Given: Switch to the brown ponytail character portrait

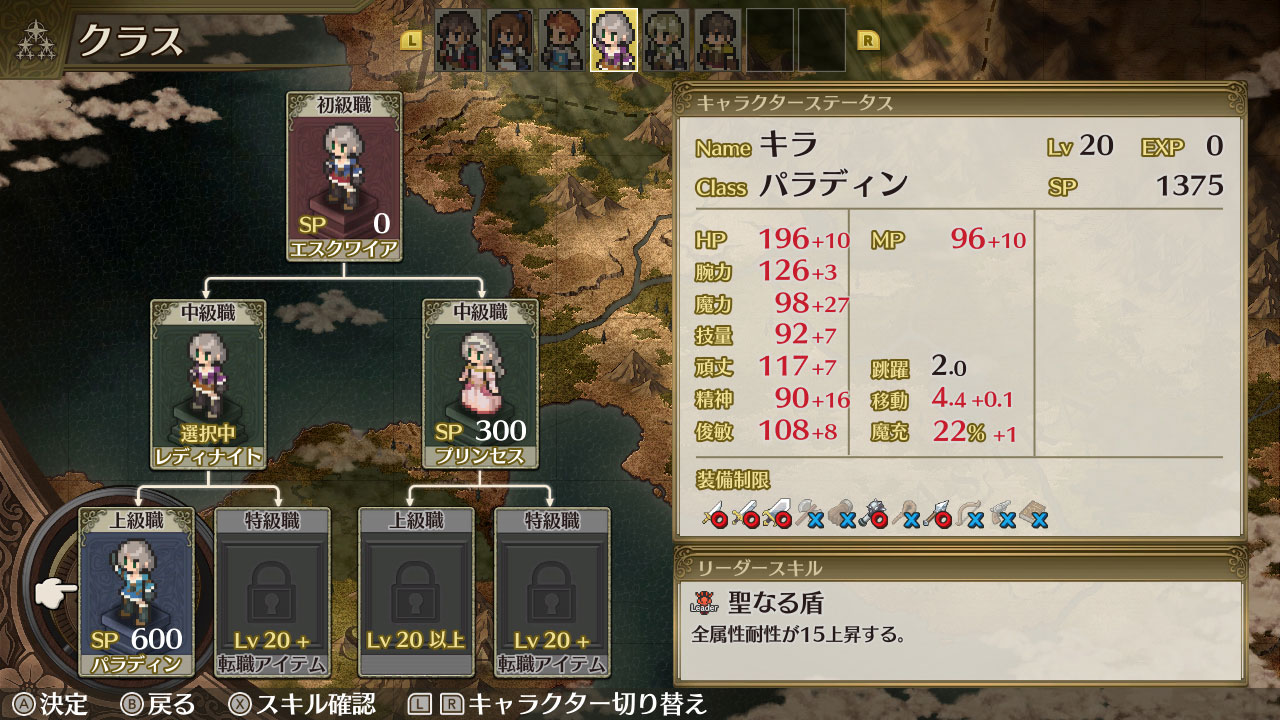Looking at the screenshot, I should 510,40.
